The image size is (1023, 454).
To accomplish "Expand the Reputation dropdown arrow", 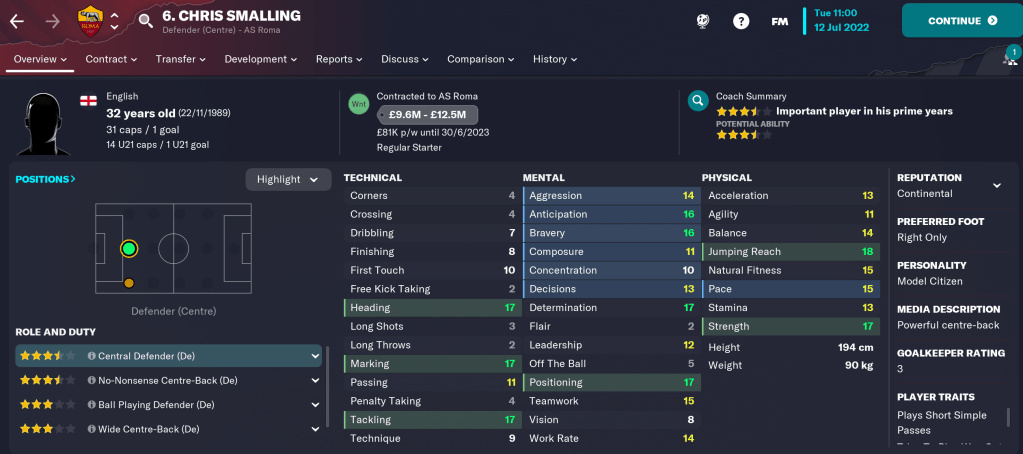I will (996, 185).
